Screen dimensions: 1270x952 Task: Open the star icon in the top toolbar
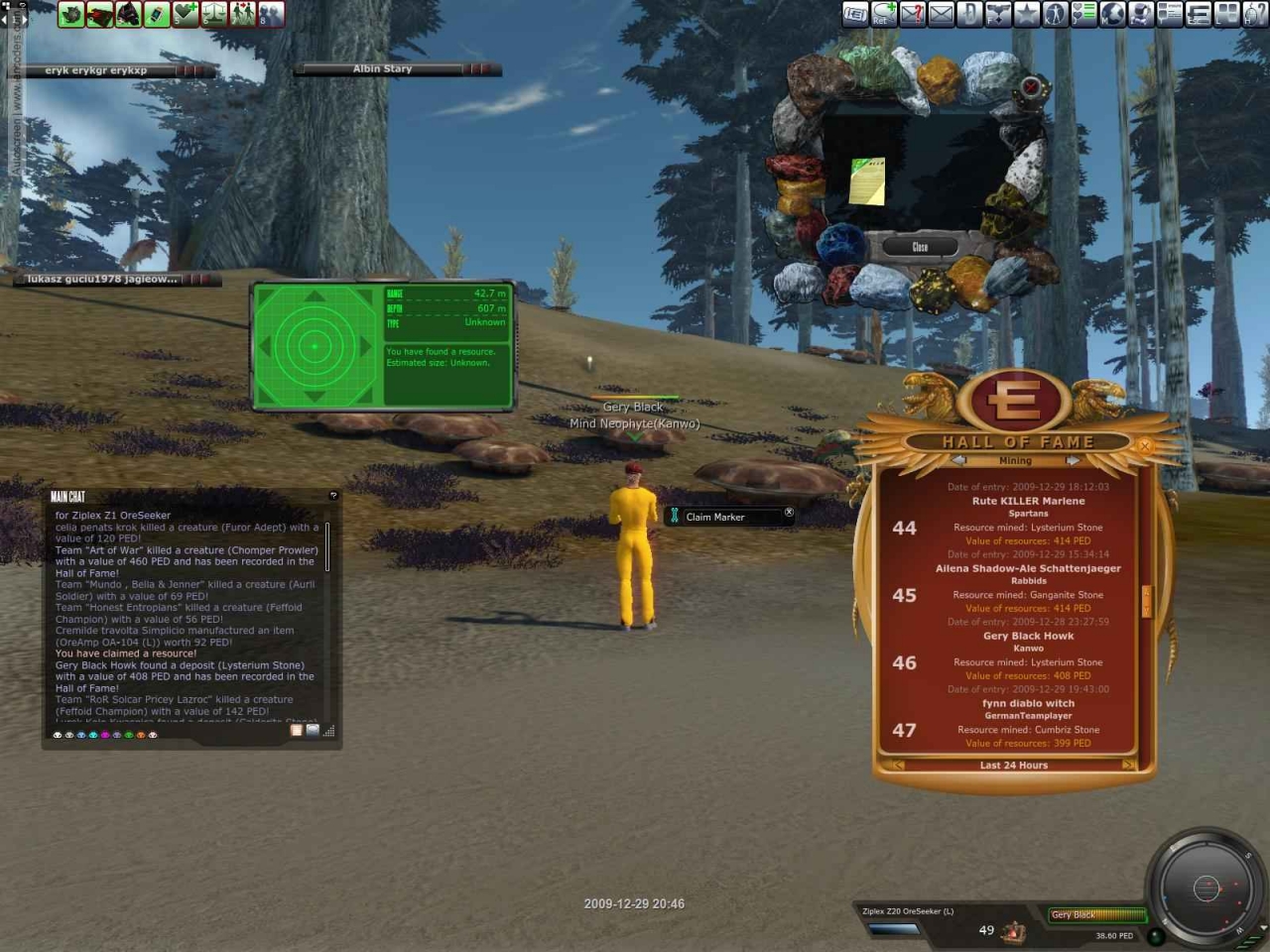[1026, 13]
